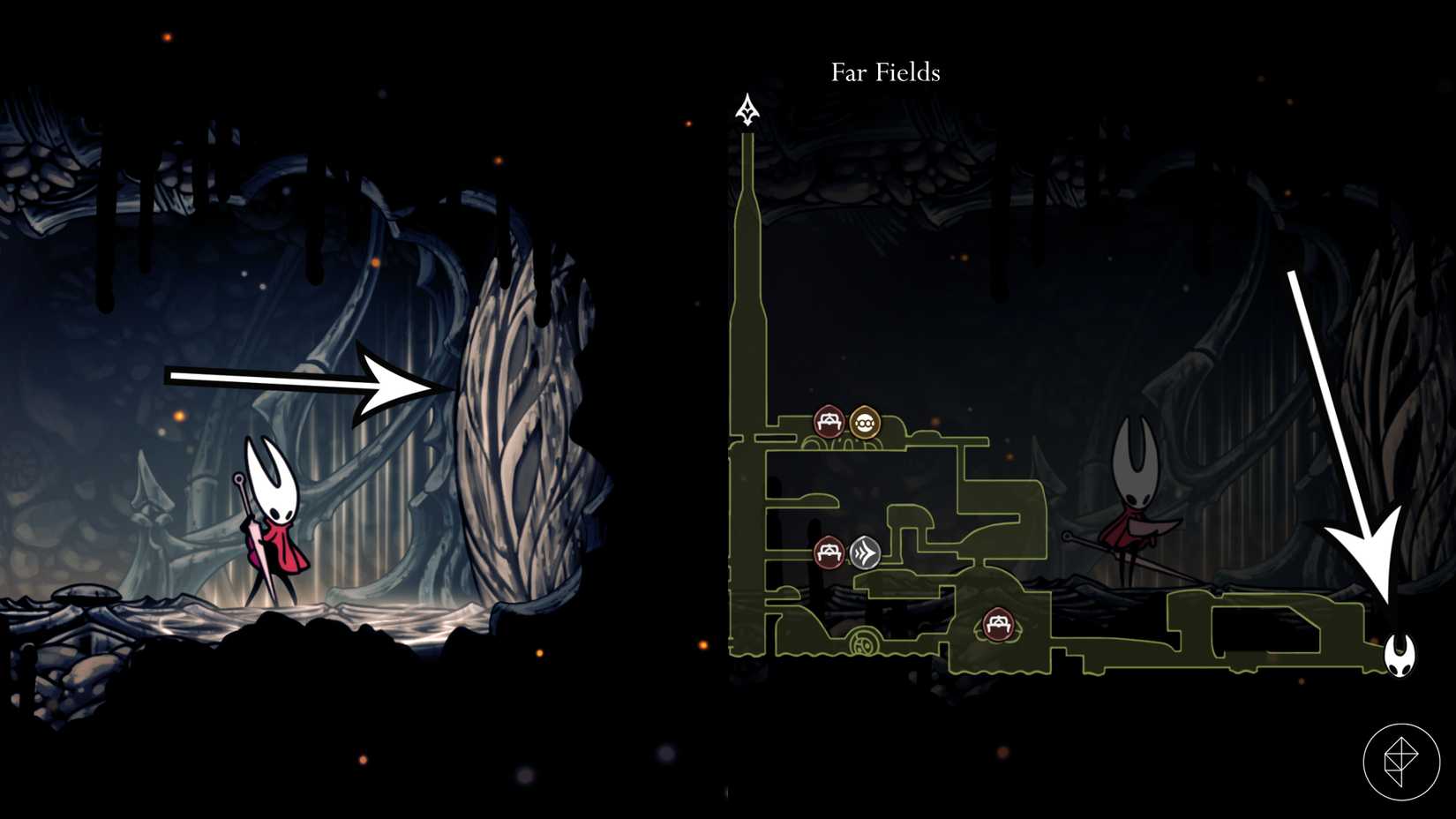Select the silver crest chevron marker
The width and height of the screenshot is (1456, 819).
coord(866,554)
